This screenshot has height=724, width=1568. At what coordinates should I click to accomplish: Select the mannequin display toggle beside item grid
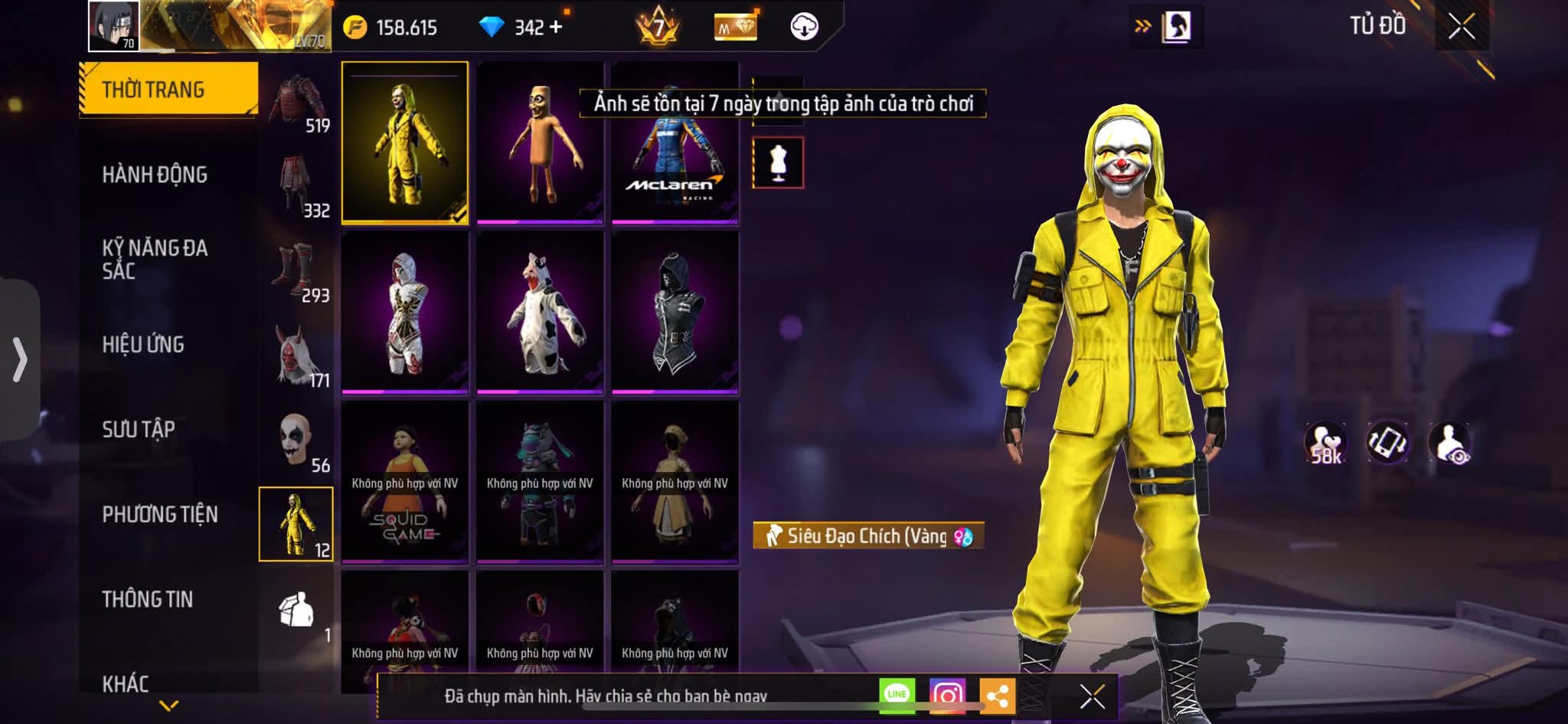click(x=778, y=162)
